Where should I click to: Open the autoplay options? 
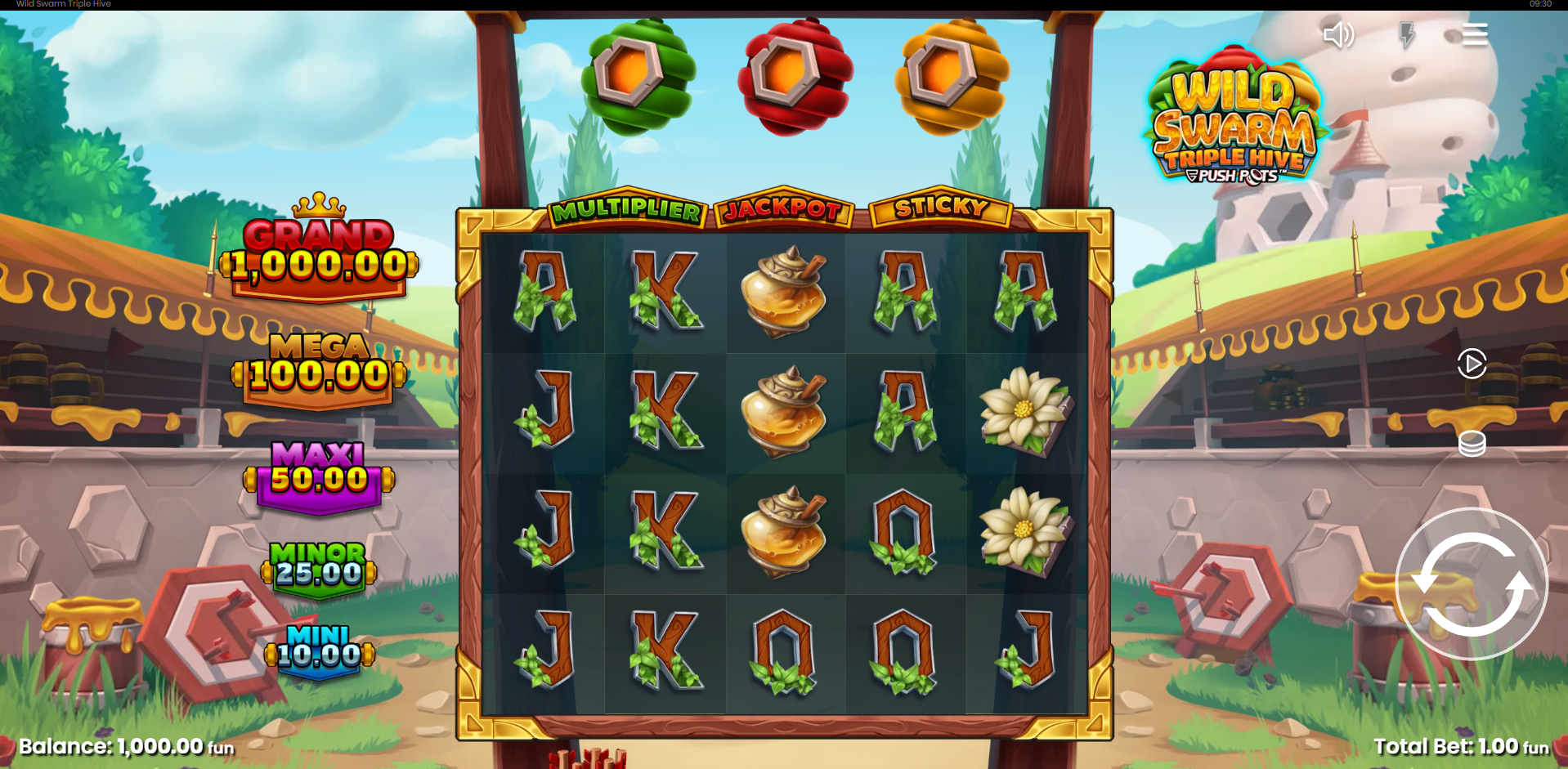pos(1472,364)
